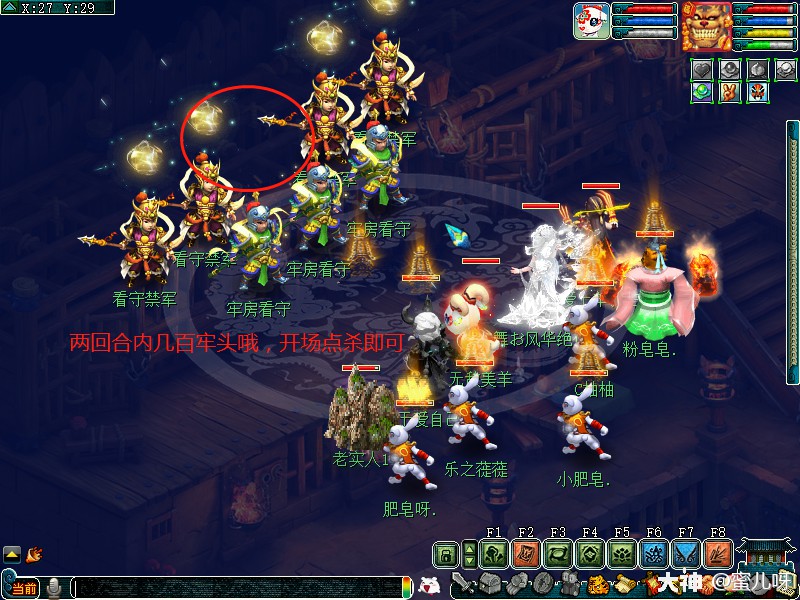Click the victory hand buff icon

point(730,91)
